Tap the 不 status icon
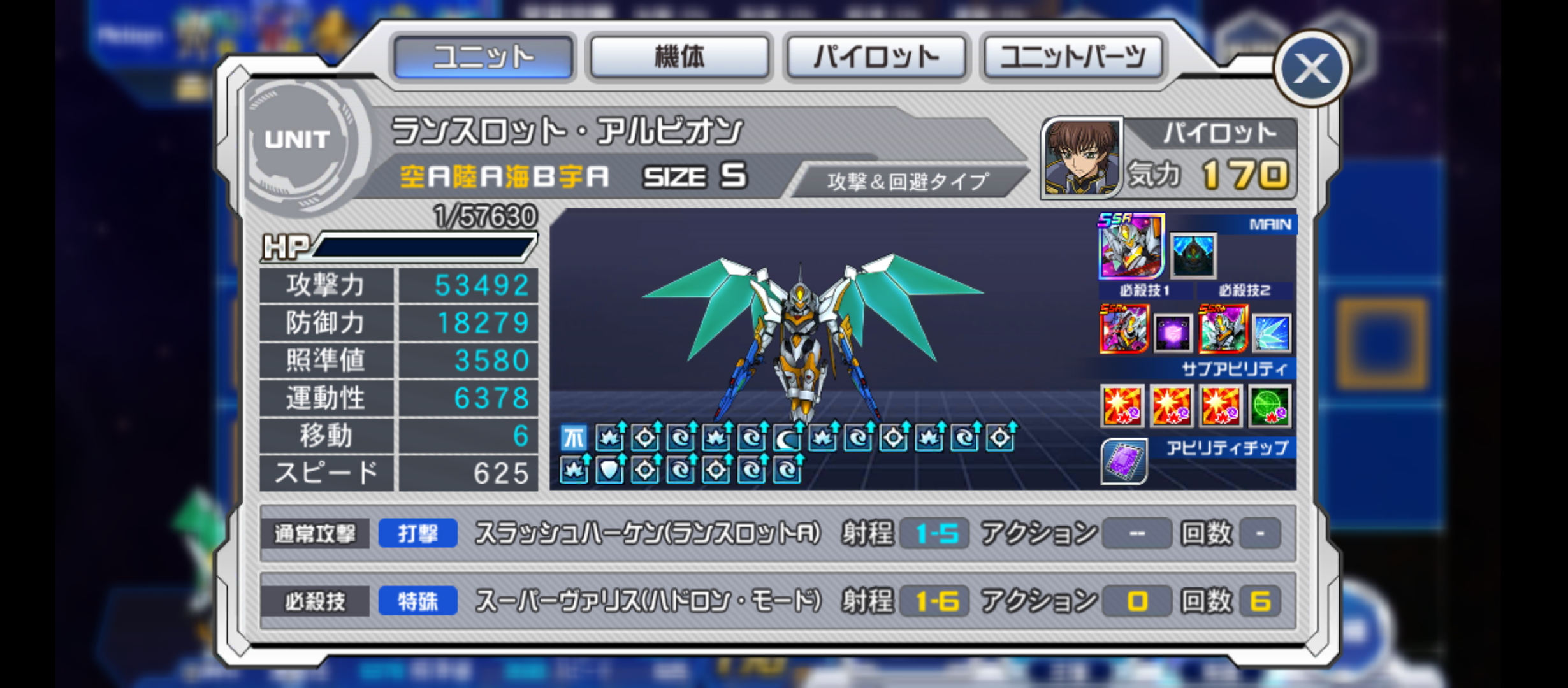1568x688 pixels. [x=573, y=438]
